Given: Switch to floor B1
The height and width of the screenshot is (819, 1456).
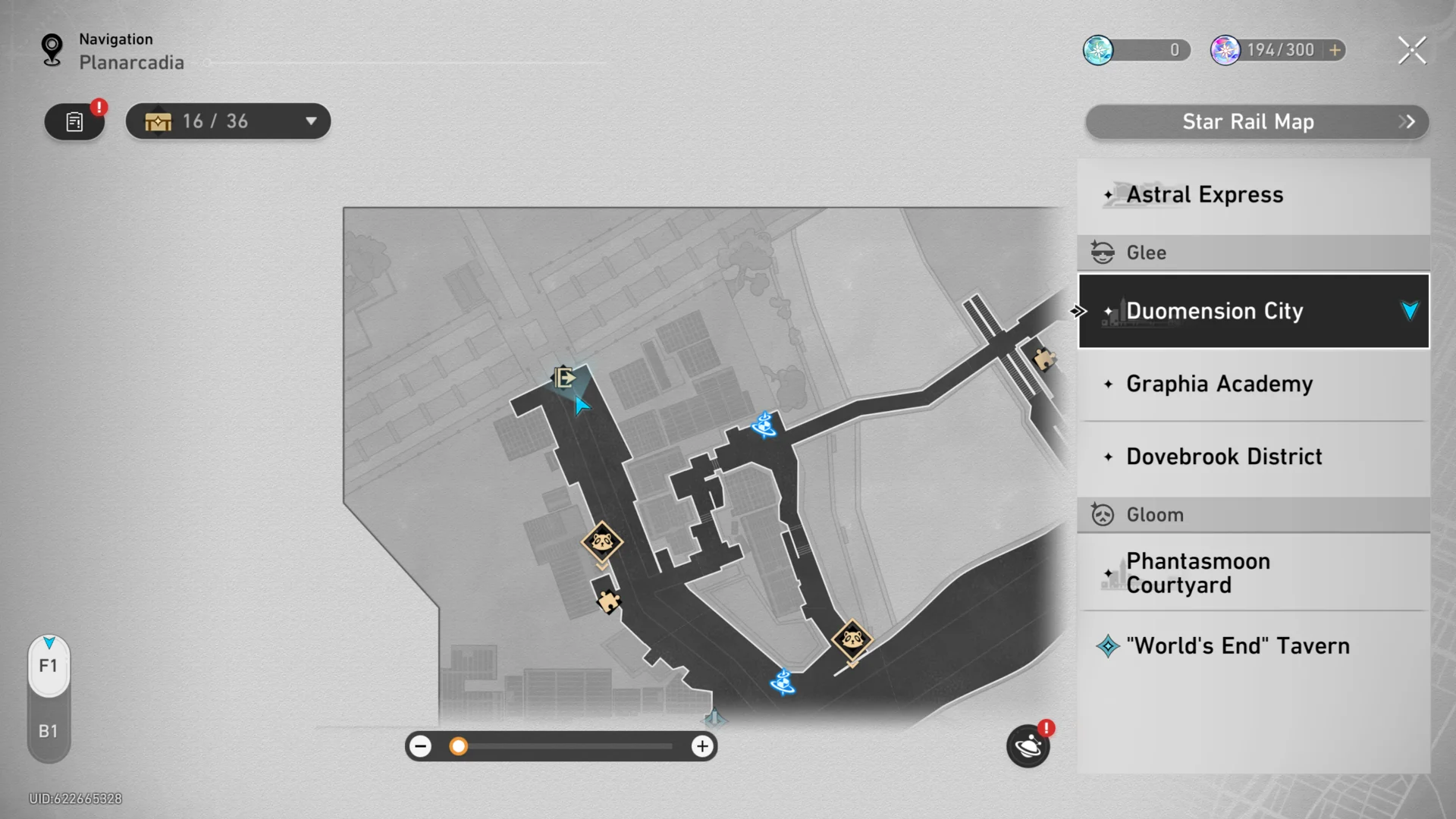Looking at the screenshot, I should [48, 730].
